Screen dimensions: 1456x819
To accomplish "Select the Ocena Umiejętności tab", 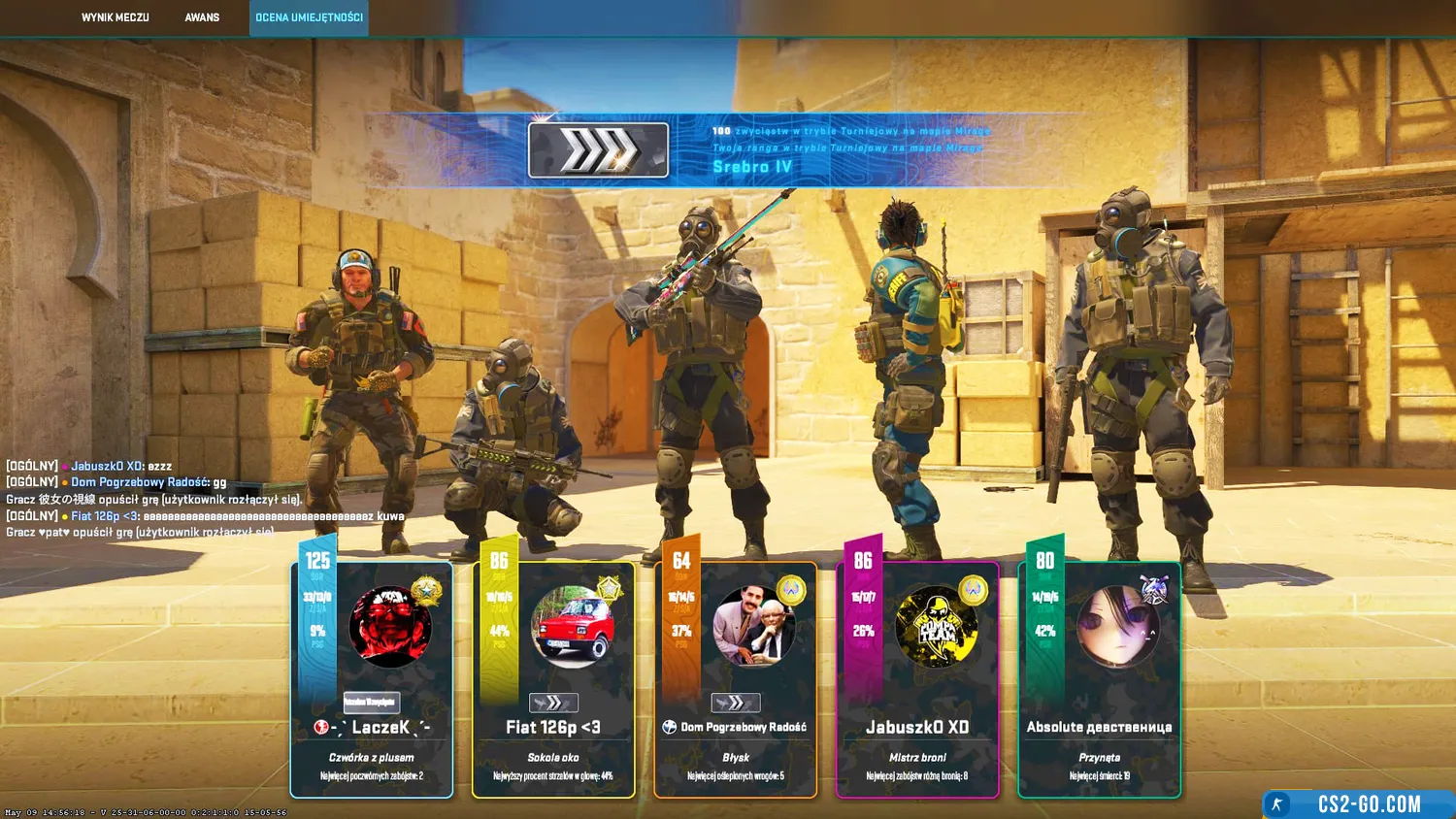I will tap(309, 17).
